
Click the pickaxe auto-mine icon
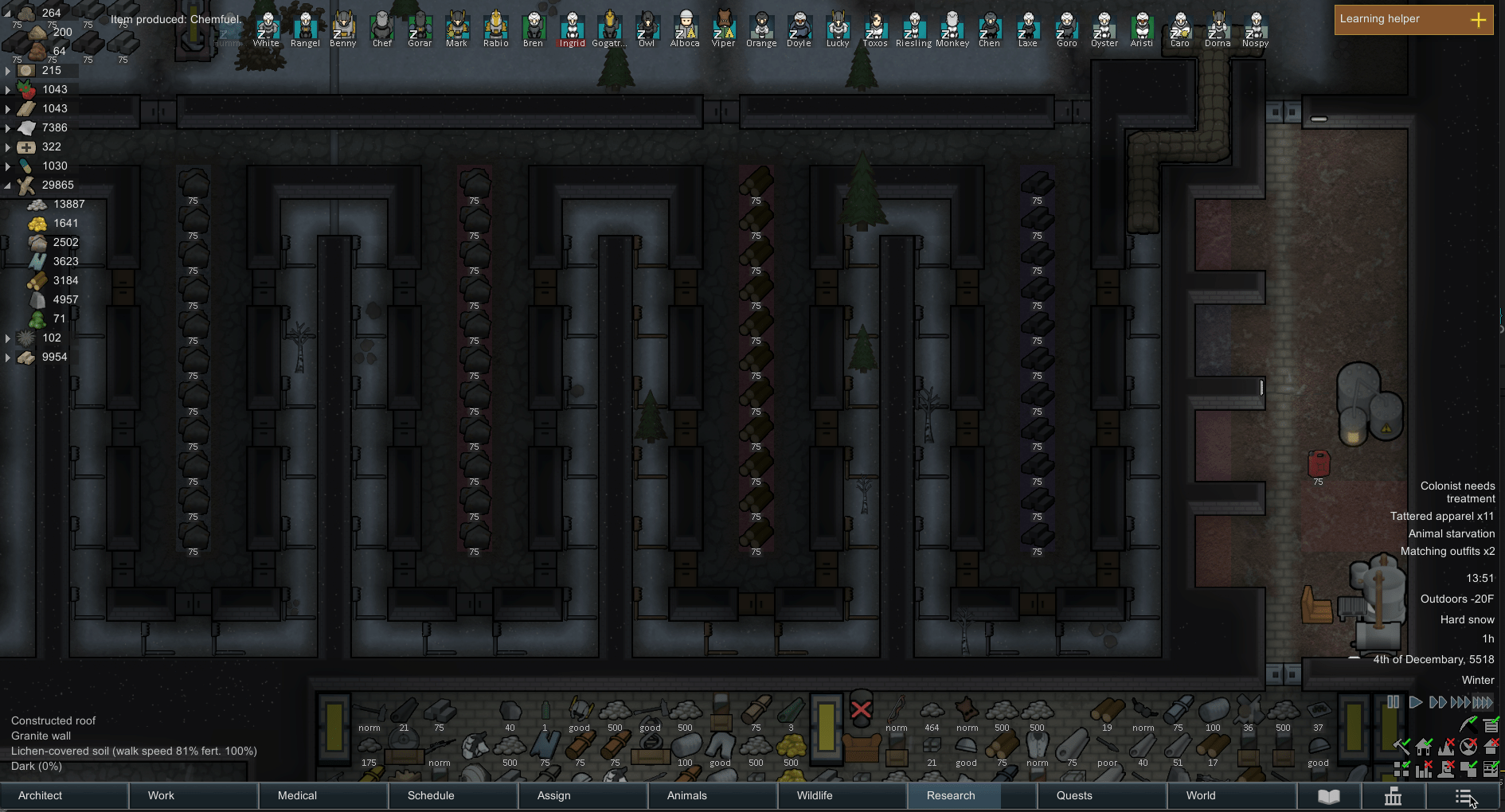tap(1468, 724)
